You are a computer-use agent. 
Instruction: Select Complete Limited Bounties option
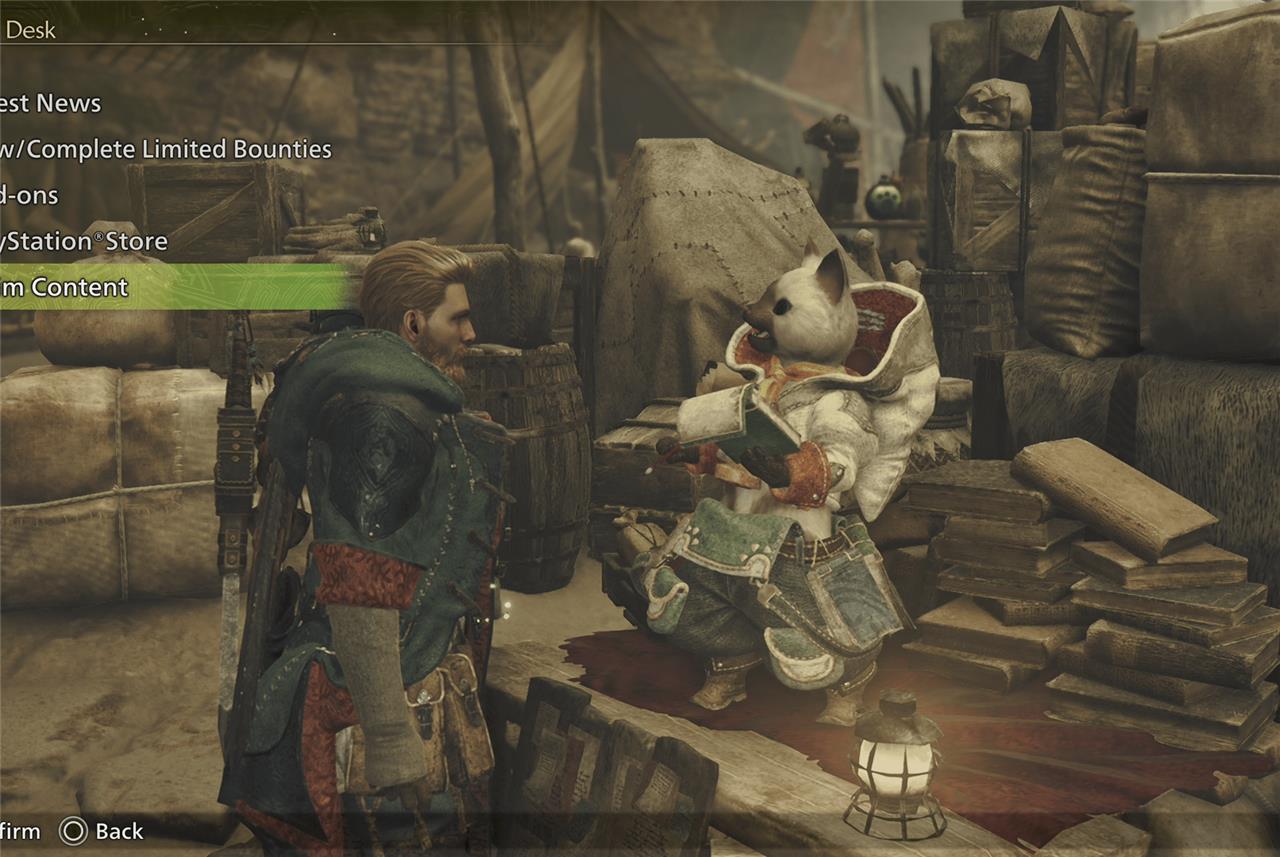[x=165, y=149]
